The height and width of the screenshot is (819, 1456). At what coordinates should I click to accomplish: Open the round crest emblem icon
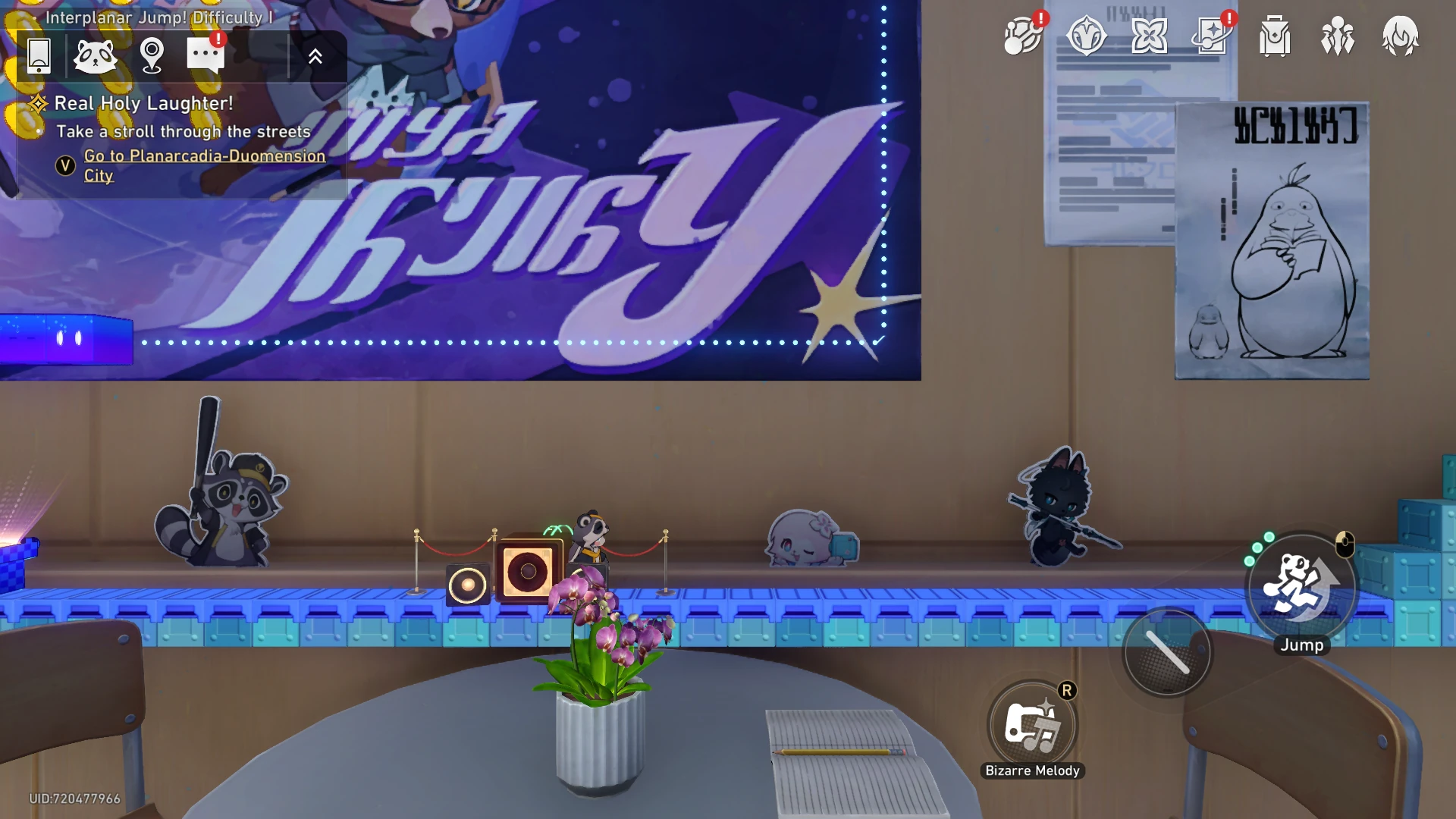pos(1086,36)
